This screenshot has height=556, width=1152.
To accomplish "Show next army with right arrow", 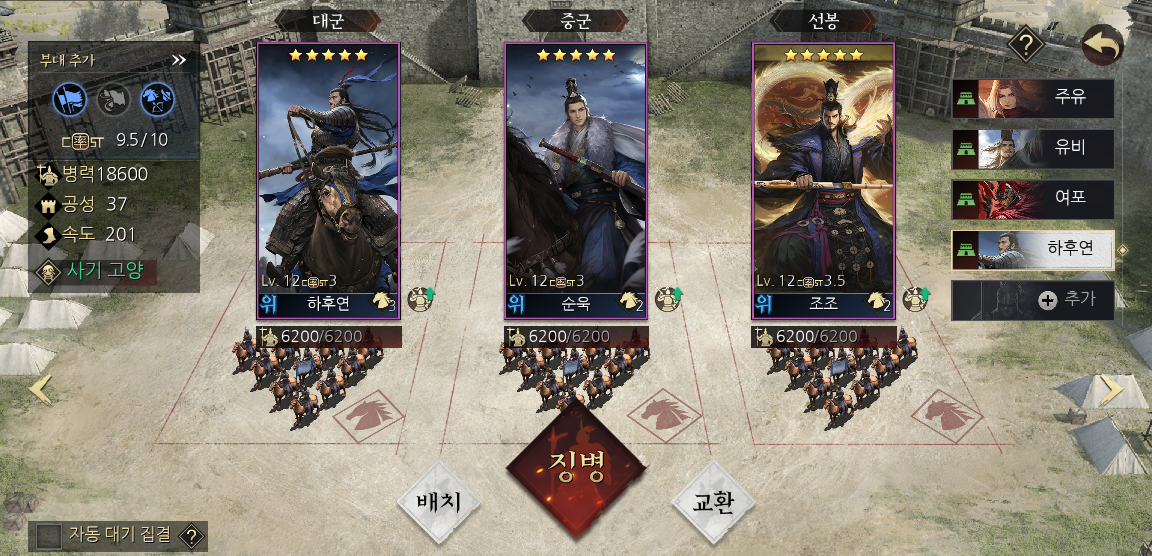I will point(1111,390).
